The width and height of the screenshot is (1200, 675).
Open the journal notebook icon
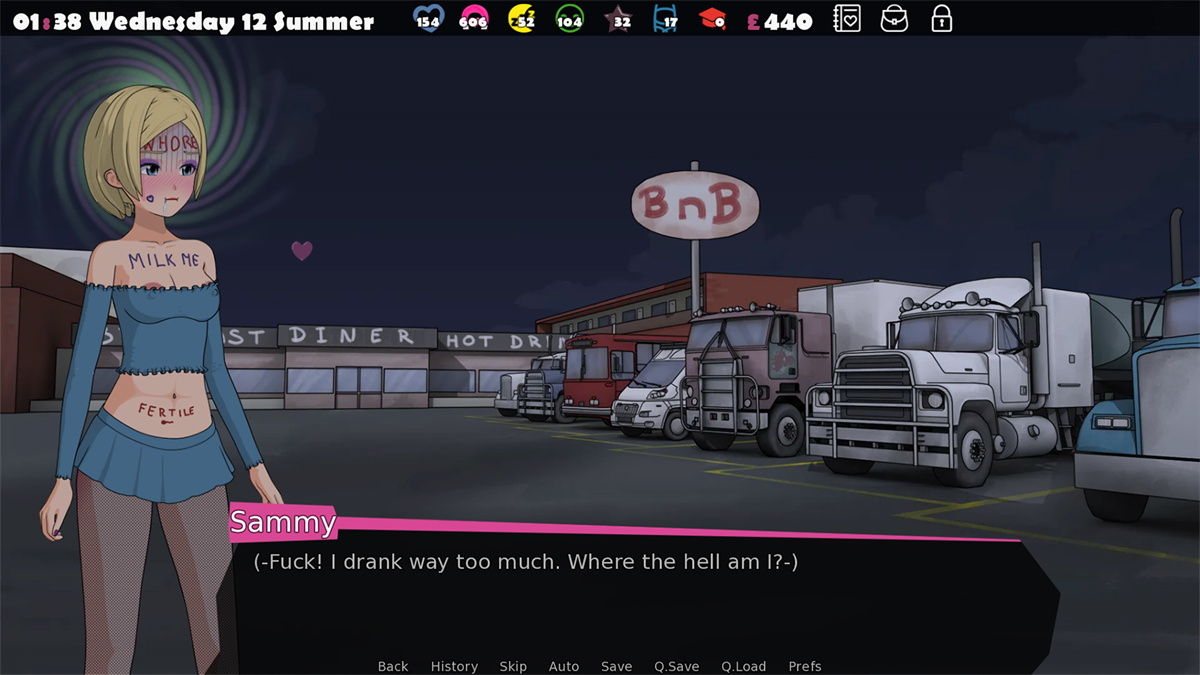tap(847, 18)
